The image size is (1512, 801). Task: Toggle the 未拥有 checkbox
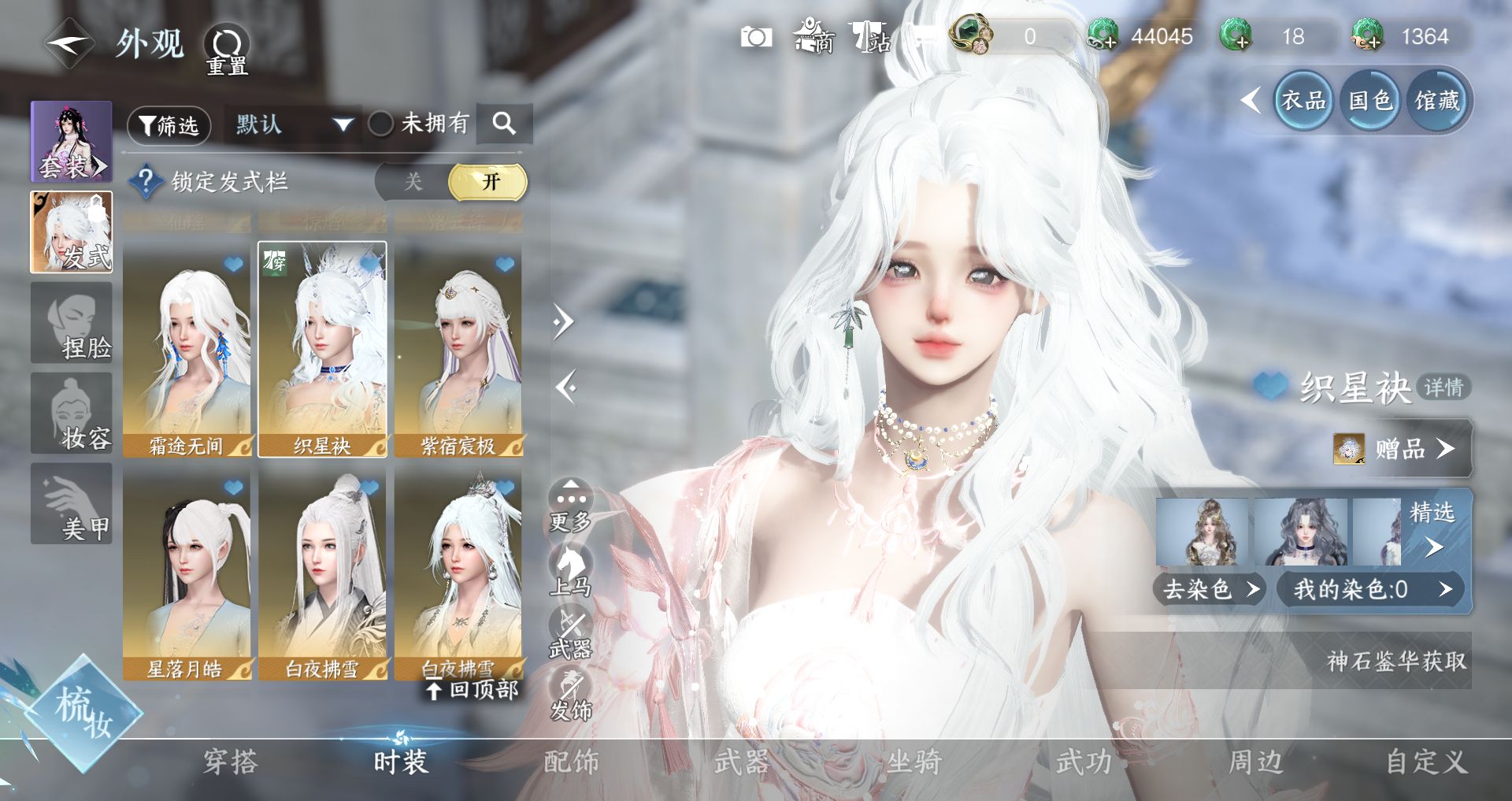pos(381,124)
